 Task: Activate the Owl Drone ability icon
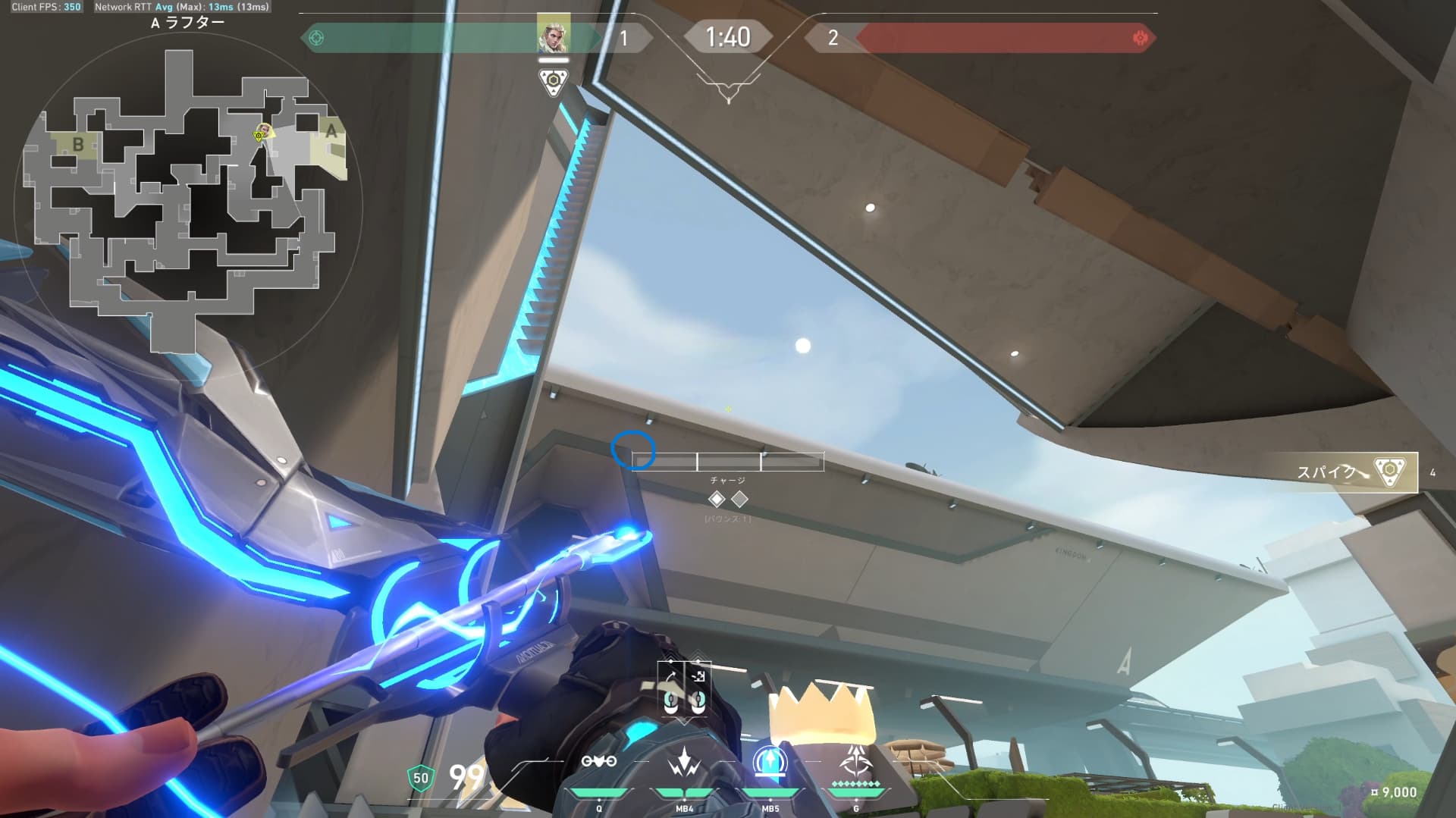[598, 761]
